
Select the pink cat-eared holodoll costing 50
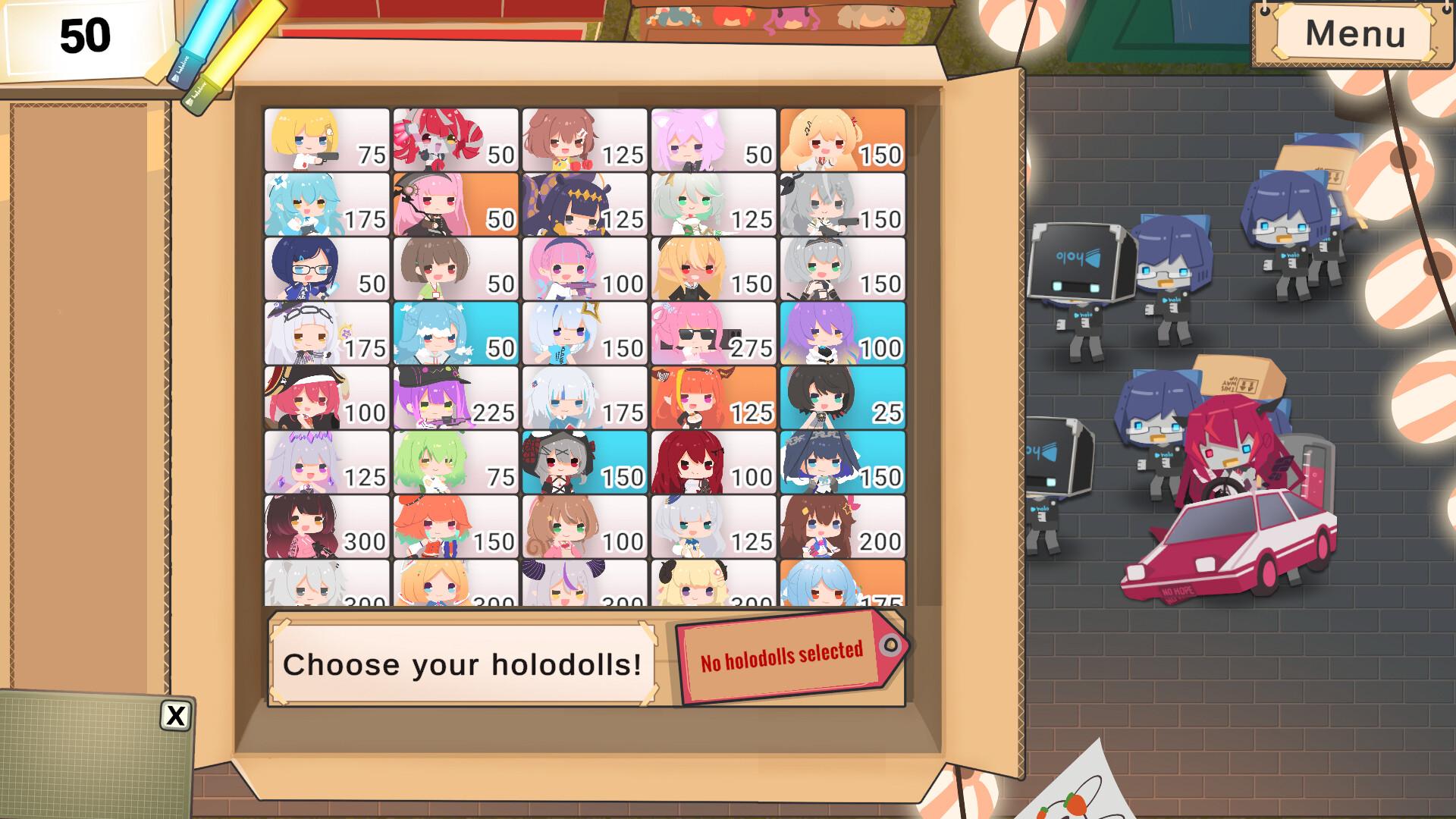point(713,140)
